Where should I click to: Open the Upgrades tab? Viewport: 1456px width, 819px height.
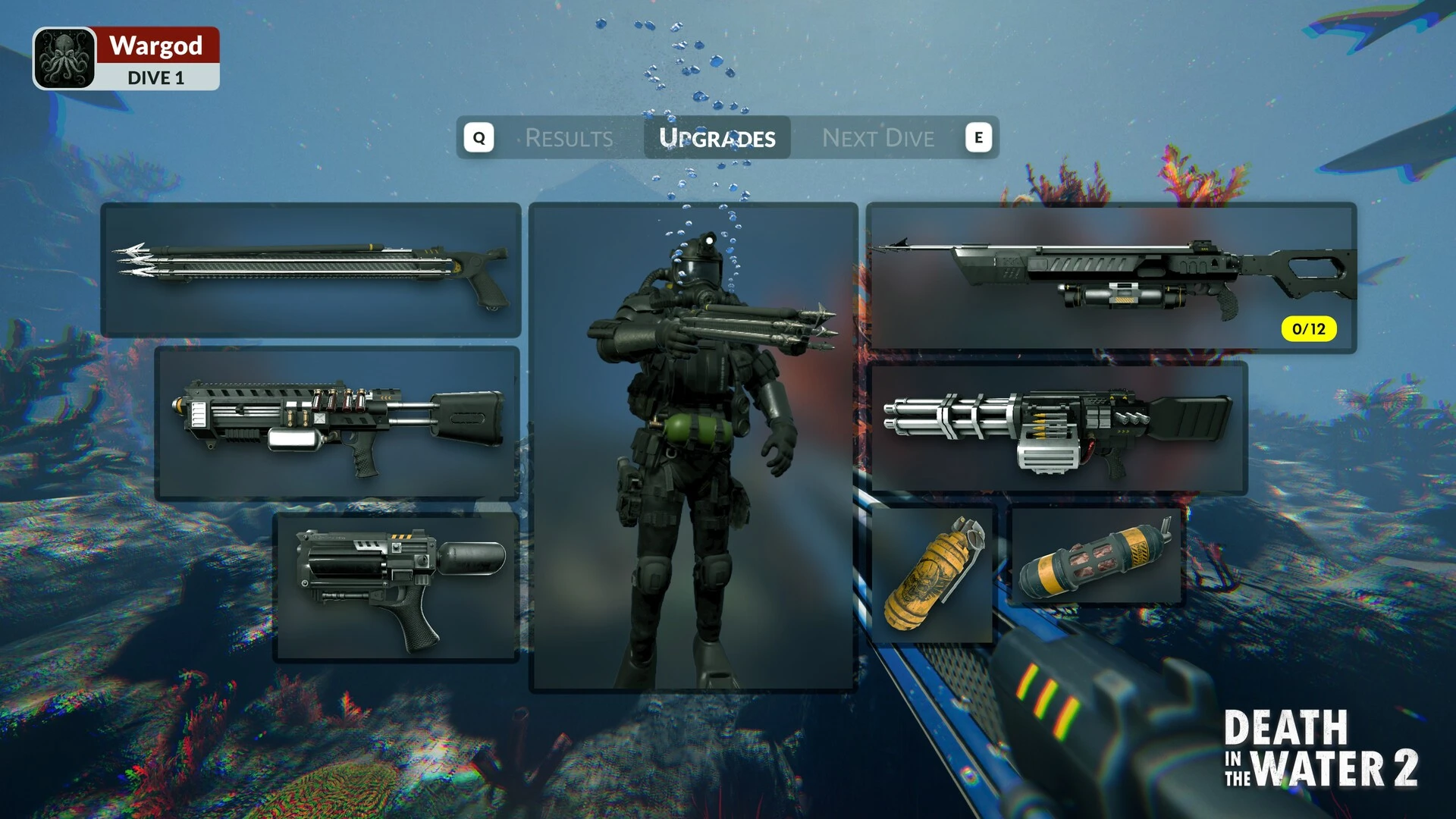[717, 138]
